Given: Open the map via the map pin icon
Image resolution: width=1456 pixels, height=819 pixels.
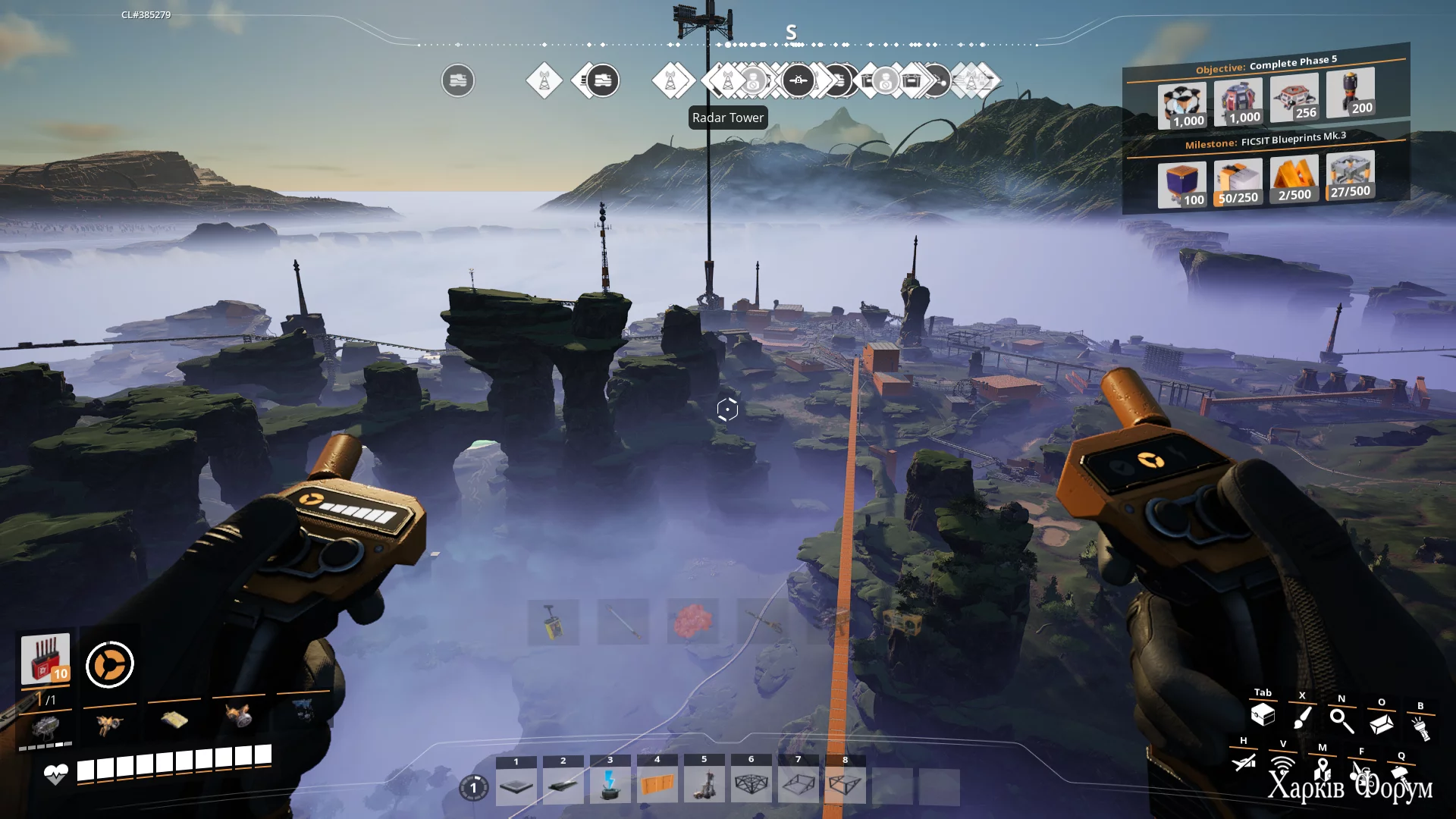Looking at the screenshot, I should pyautogui.click(x=1323, y=769).
